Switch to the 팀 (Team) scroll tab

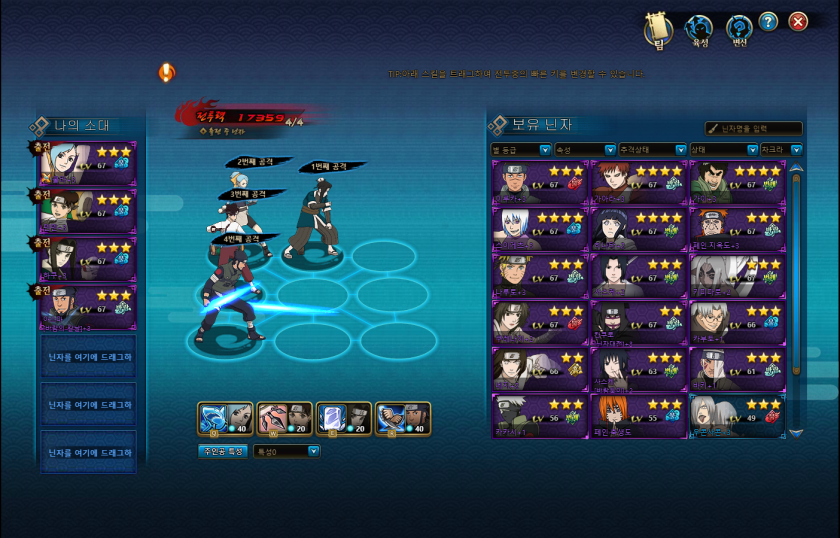point(658,29)
